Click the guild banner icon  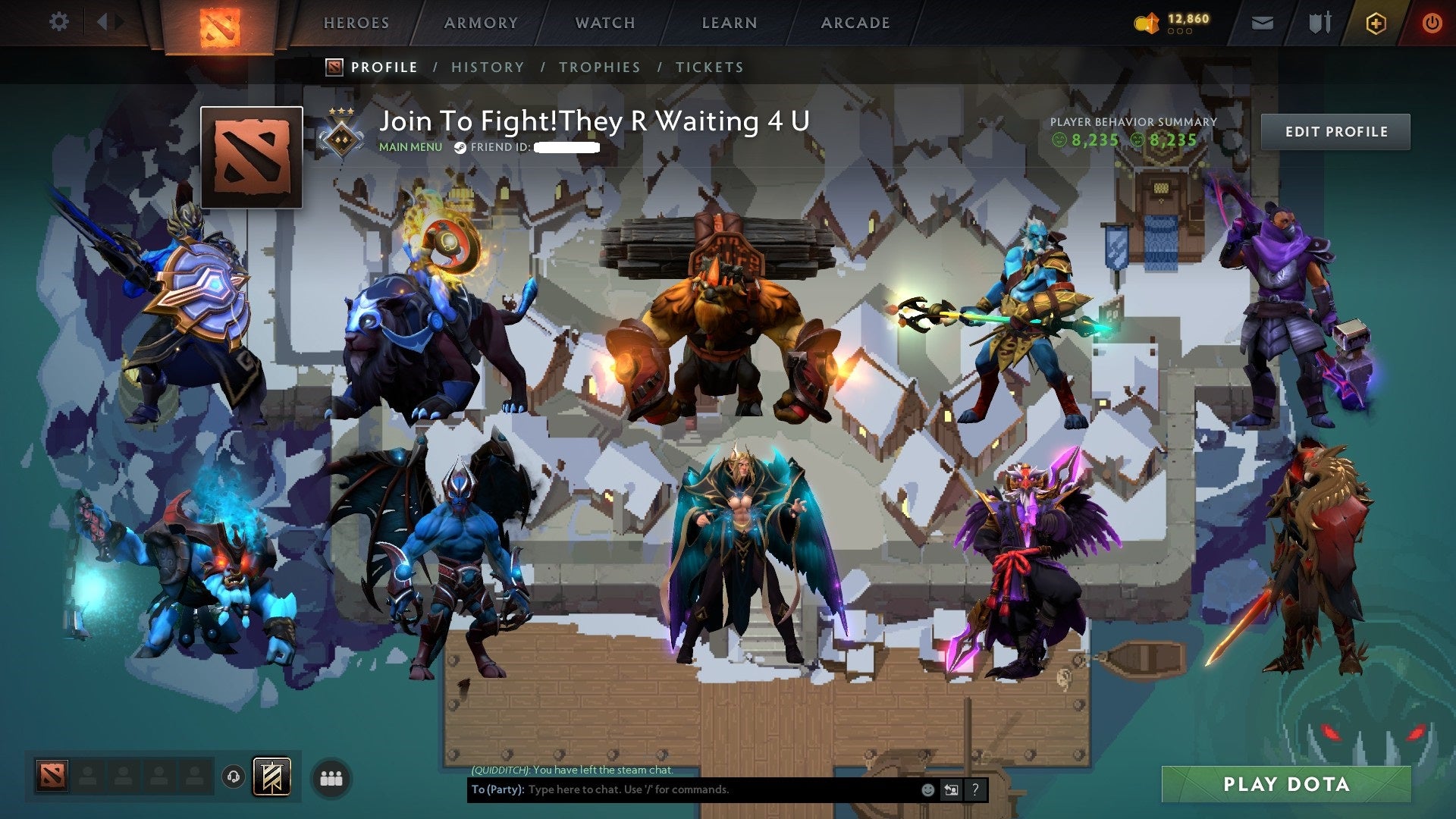(271, 777)
